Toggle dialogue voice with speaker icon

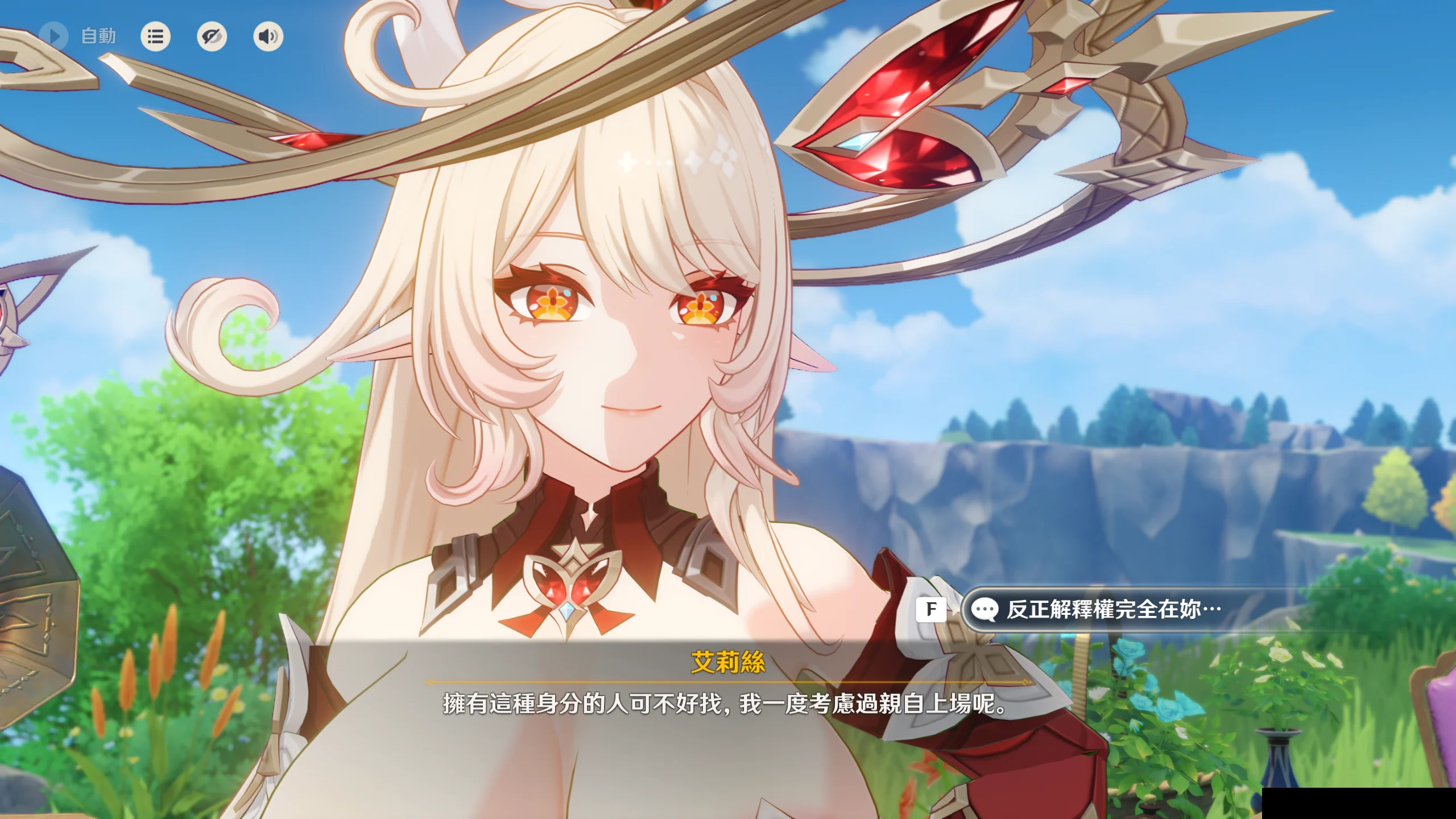(x=268, y=36)
